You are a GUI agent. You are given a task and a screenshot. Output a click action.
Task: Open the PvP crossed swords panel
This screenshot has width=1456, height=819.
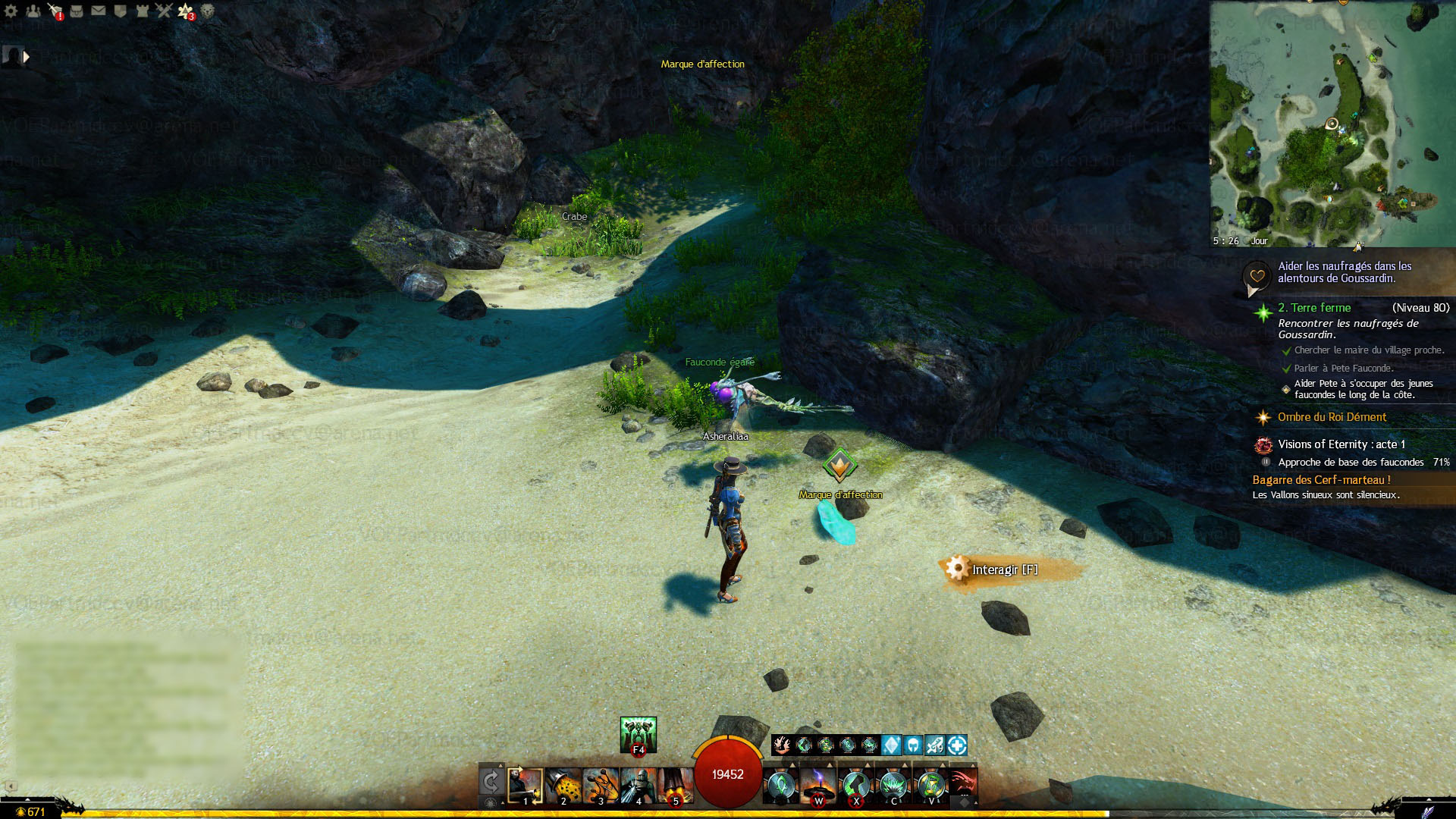click(x=164, y=11)
